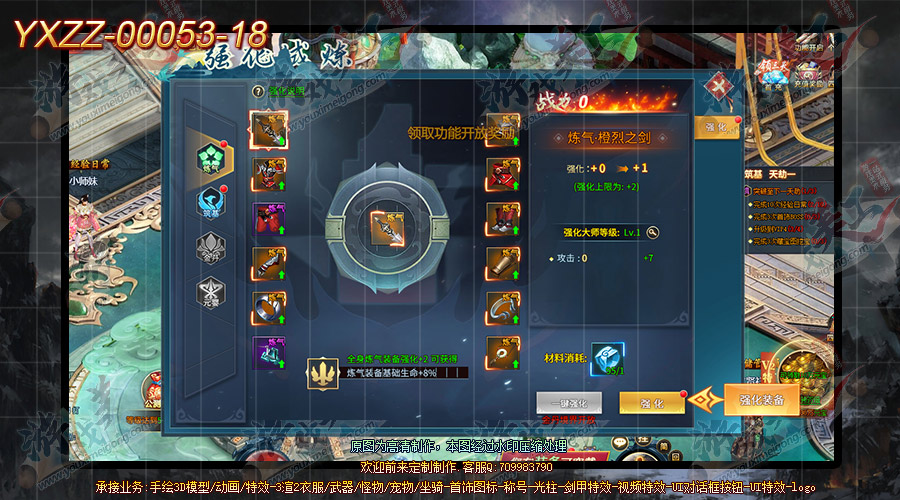Open the 强化说明 help question mark
This screenshot has height=500, width=900.
coord(258,91)
